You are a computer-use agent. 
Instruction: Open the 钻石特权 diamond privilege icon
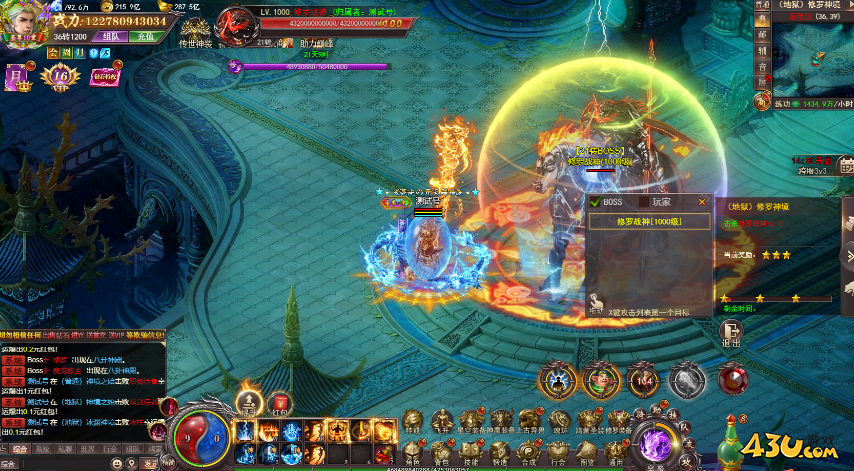tap(104, 74)
